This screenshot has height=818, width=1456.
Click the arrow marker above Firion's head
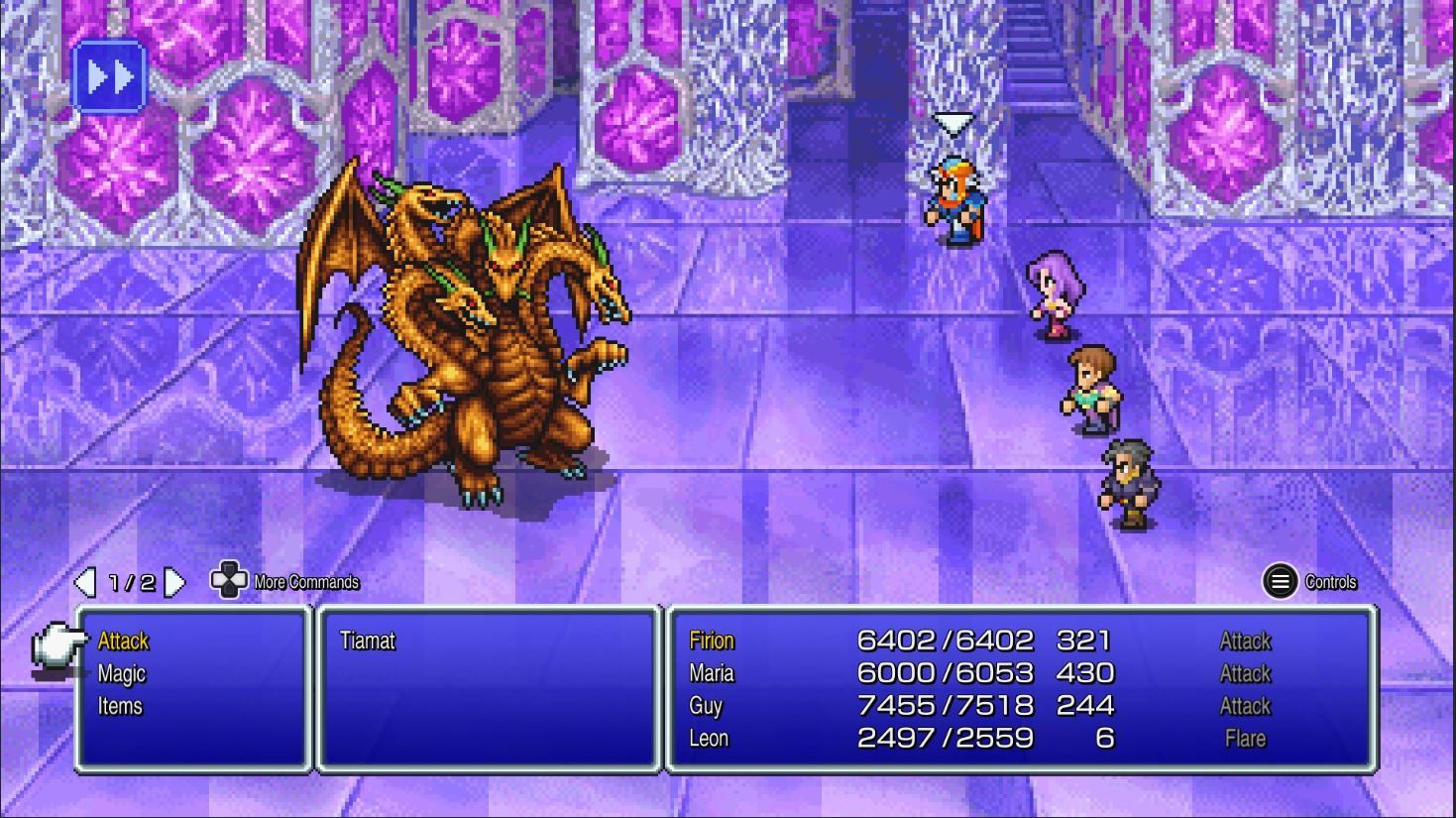tap(952, 122)
